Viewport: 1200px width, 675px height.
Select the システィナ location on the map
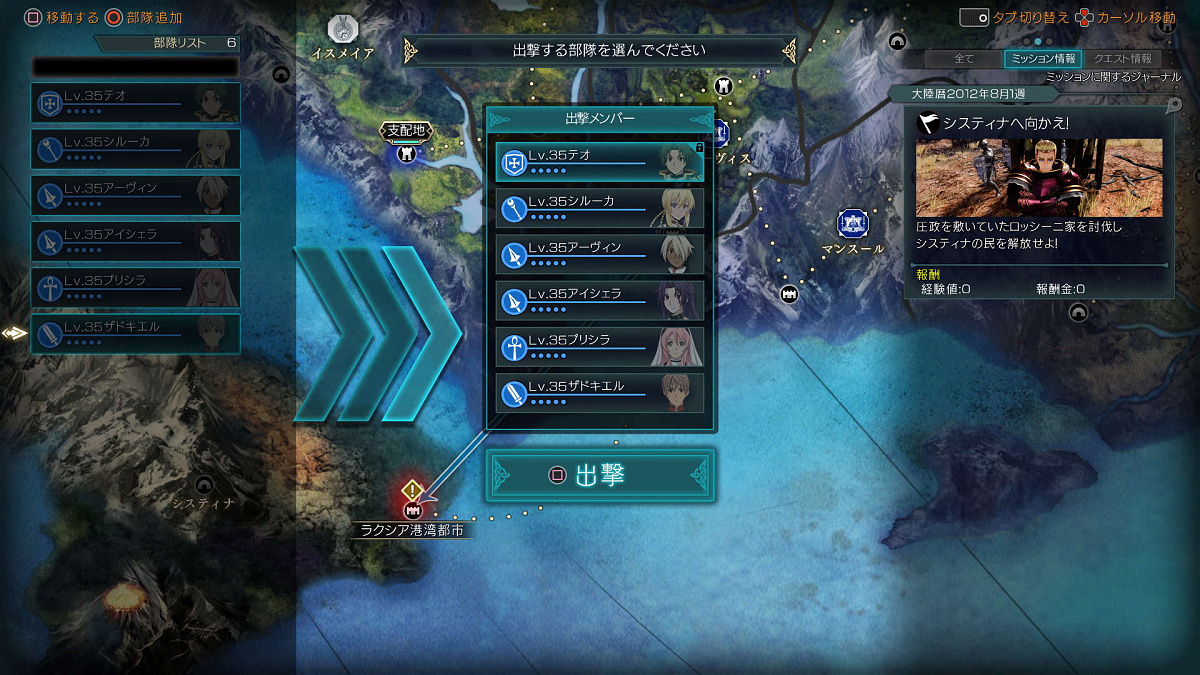205,486
